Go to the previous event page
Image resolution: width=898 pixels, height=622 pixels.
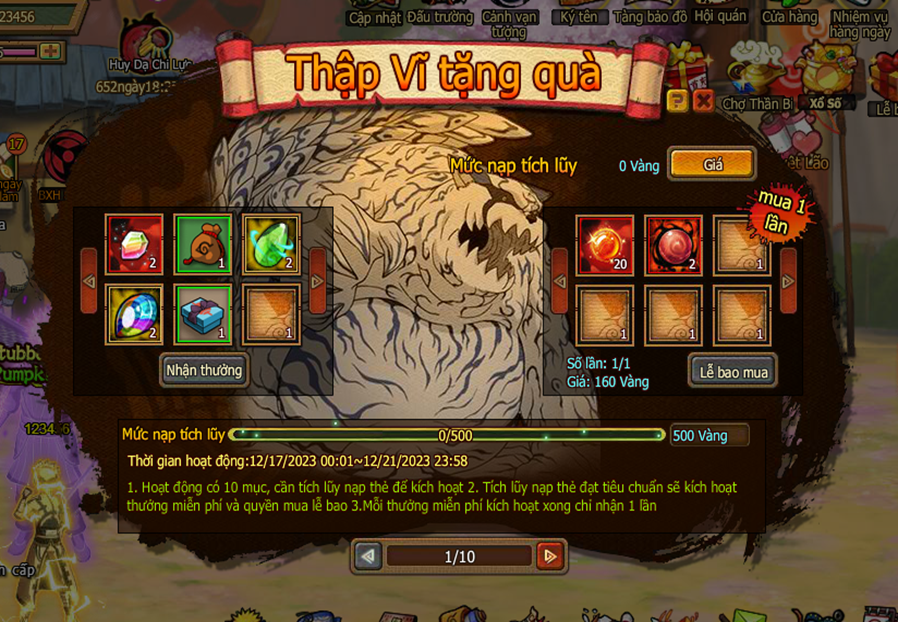368,556
